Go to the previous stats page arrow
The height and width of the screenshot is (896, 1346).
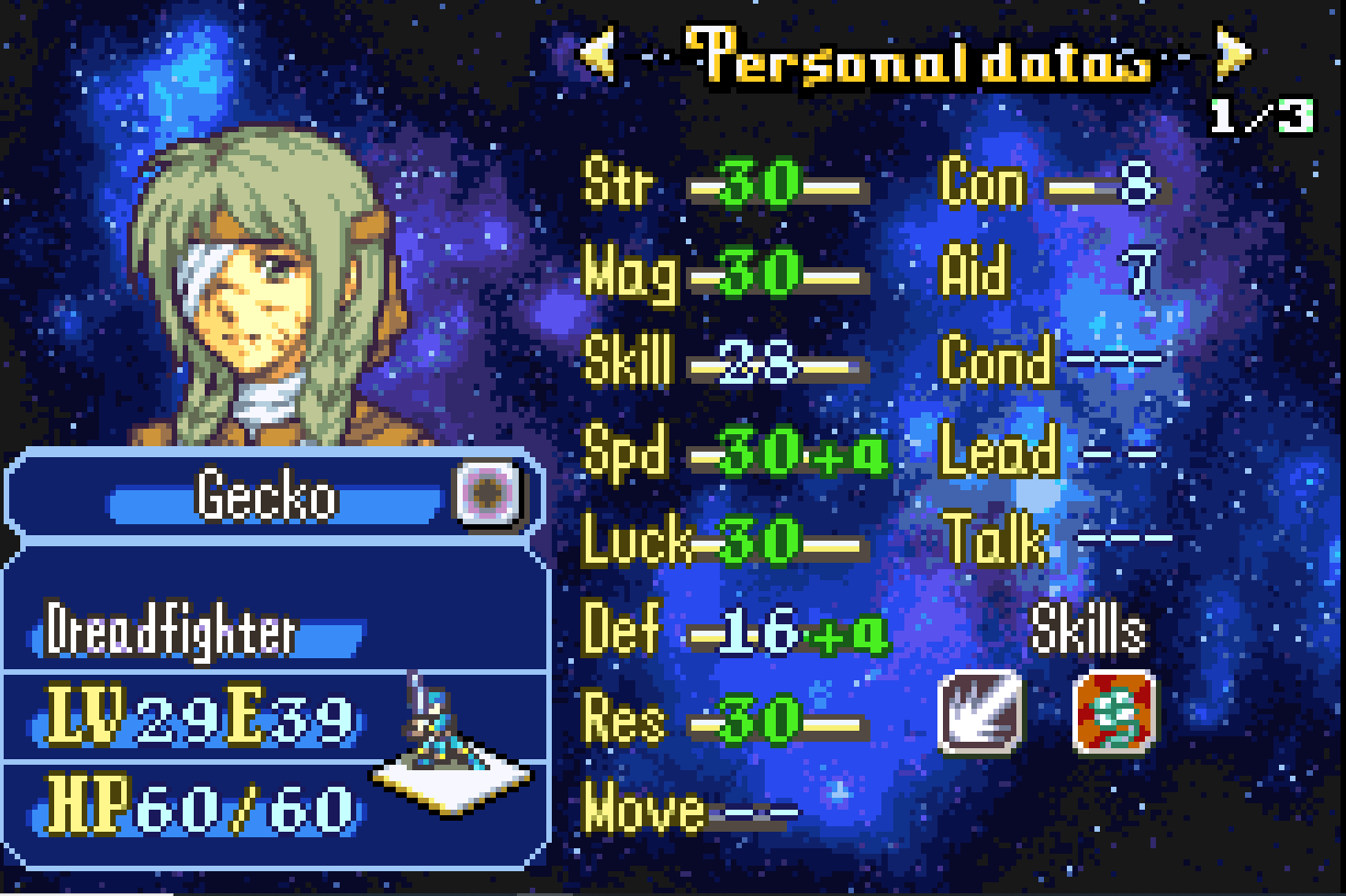click(x=598, y=53)
